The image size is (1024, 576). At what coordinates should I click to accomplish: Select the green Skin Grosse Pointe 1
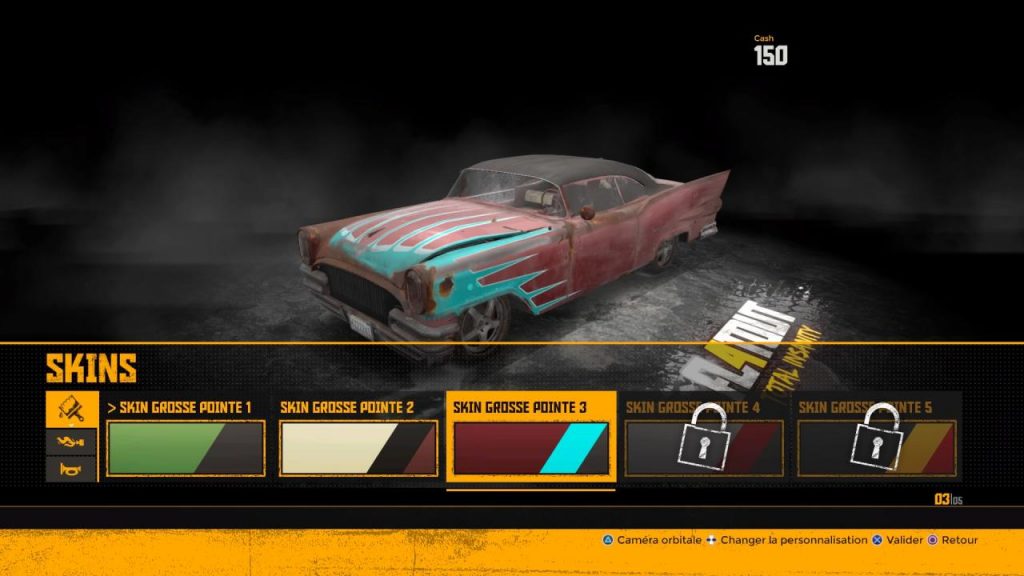point(185,447)
